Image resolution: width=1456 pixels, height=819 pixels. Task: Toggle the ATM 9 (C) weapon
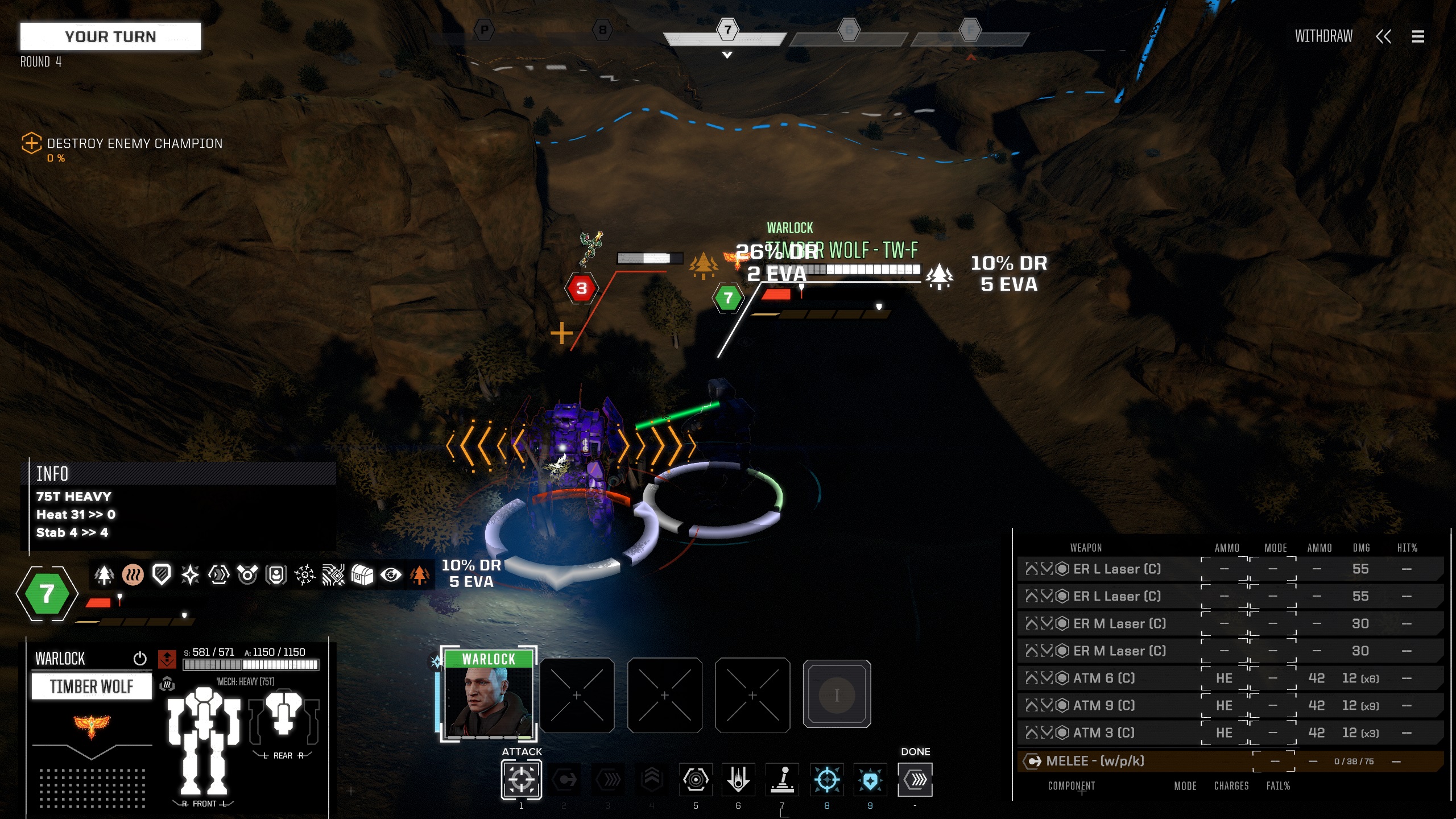pos(1103,705)
